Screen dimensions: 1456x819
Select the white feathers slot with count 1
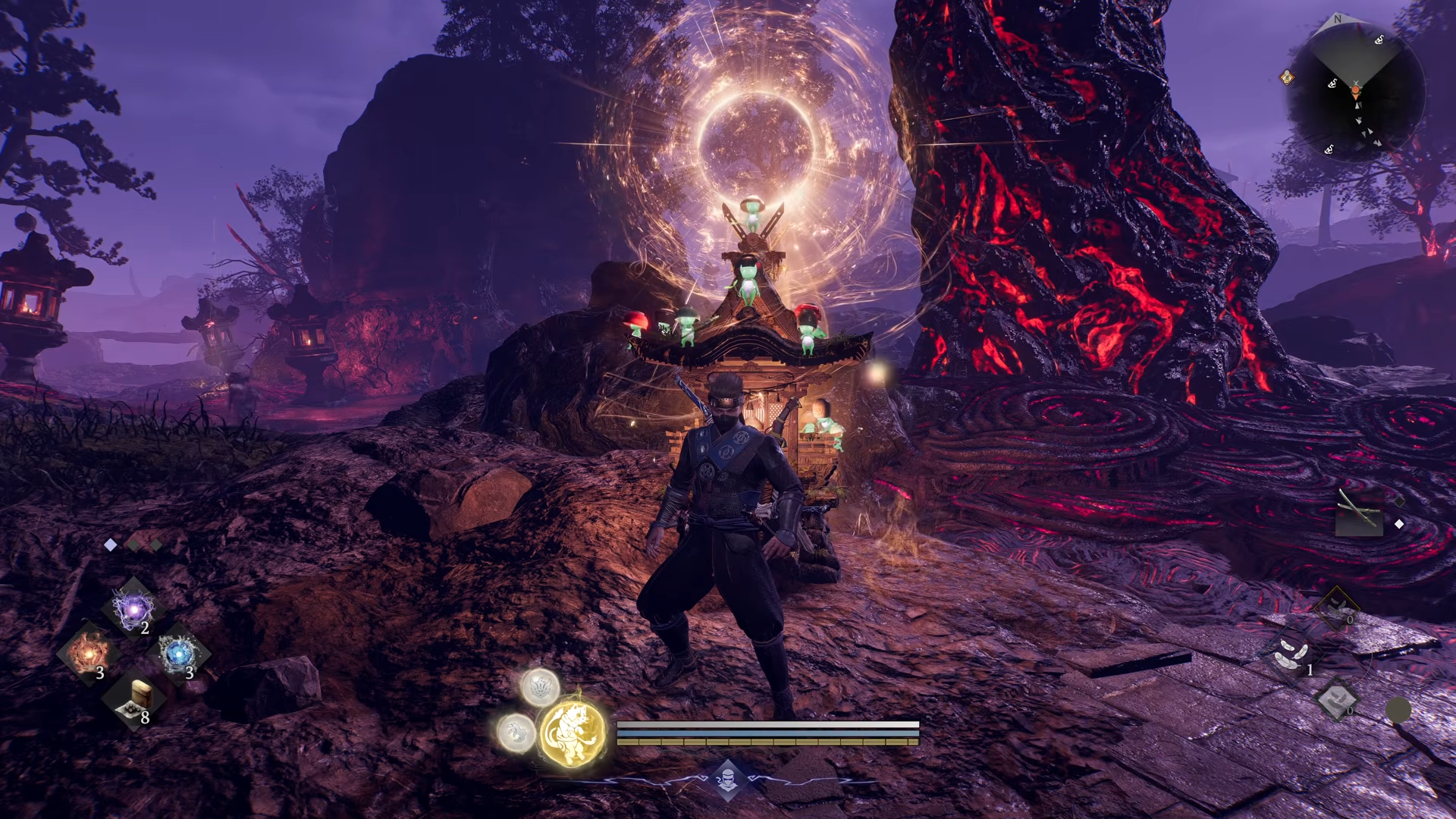coord(1292,654)
